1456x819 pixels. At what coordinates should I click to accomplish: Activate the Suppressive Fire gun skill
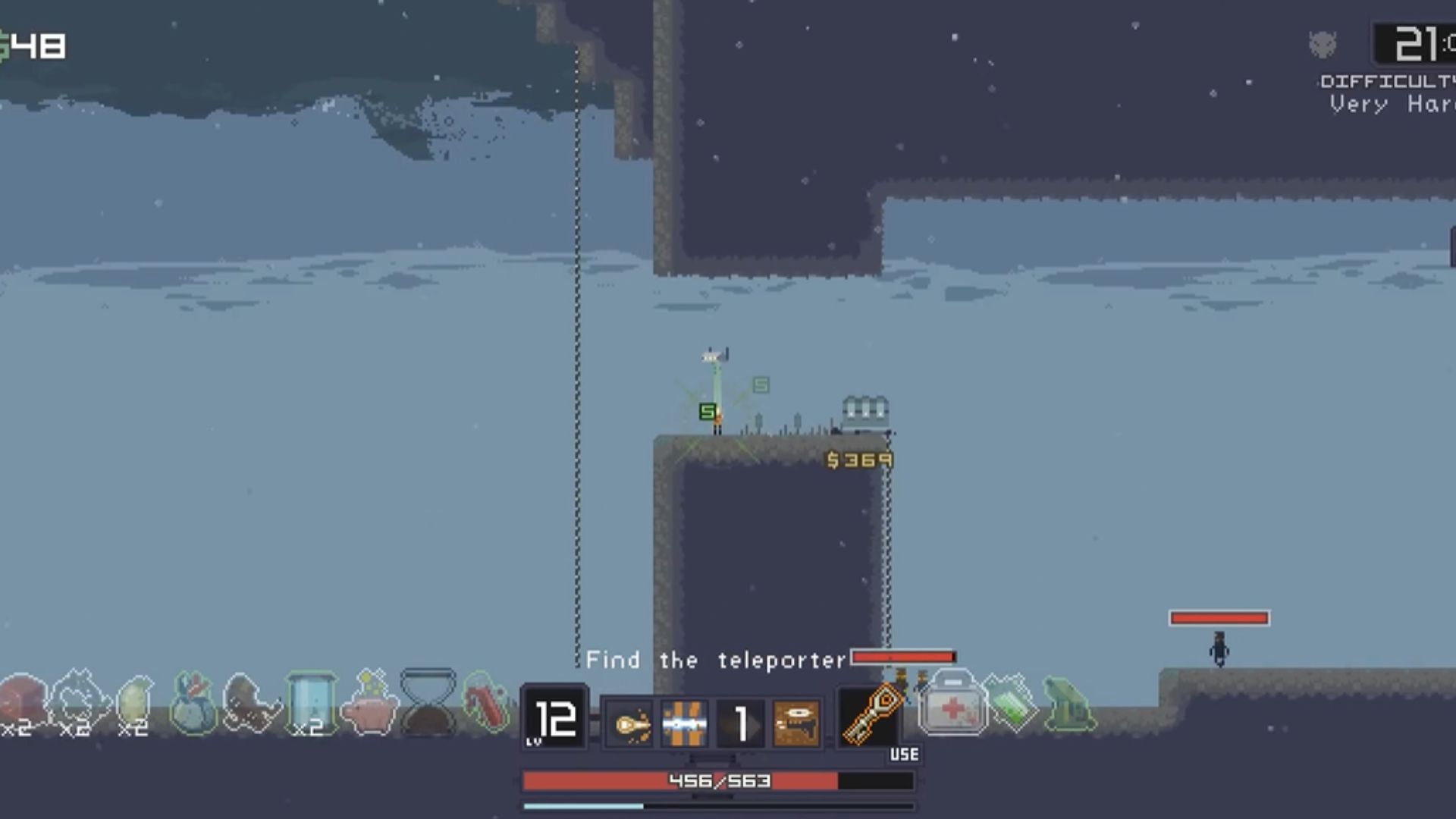tap(796, 724)
